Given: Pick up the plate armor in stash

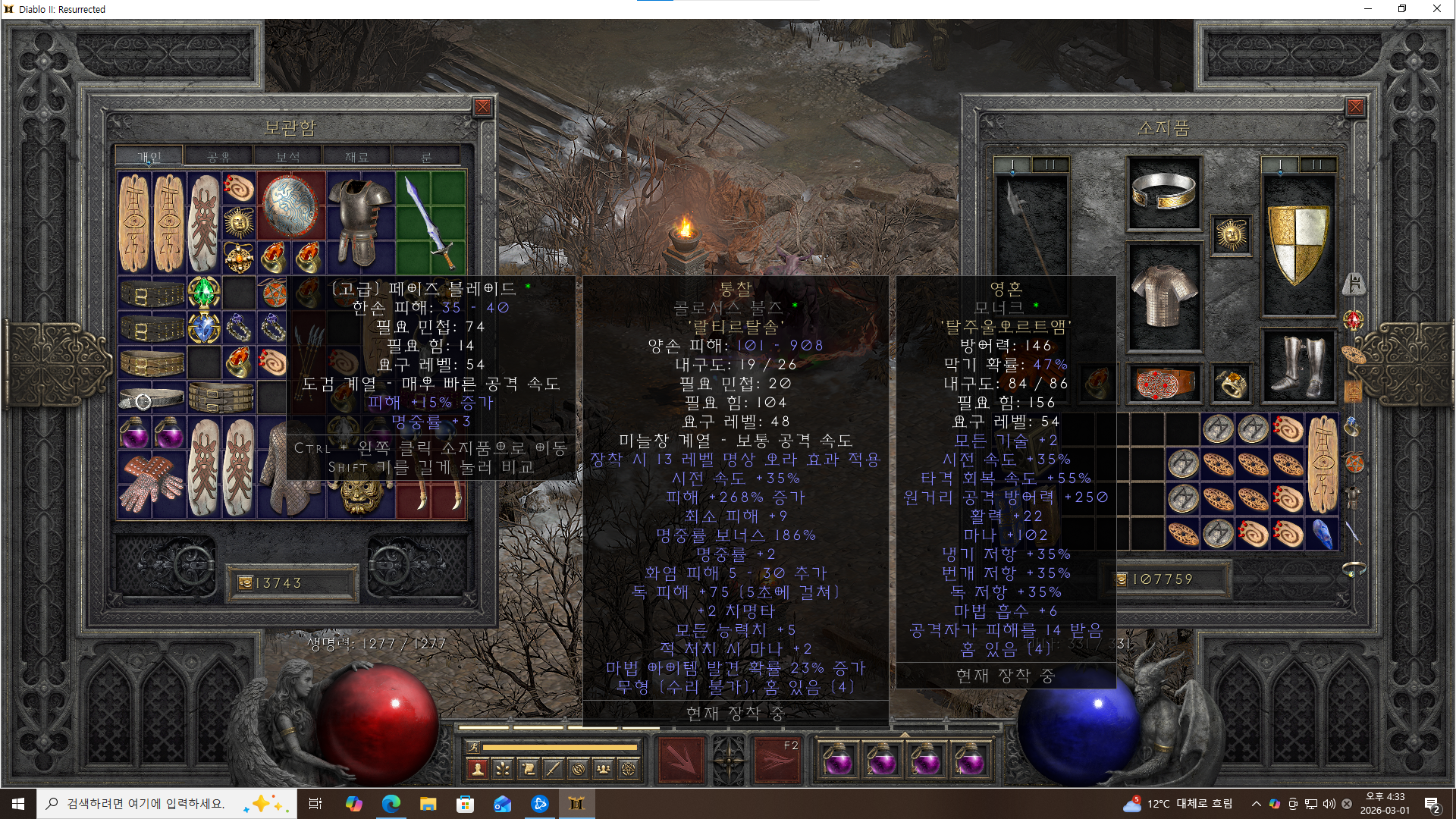Looking at the screenshot, I should click(360, 221).
